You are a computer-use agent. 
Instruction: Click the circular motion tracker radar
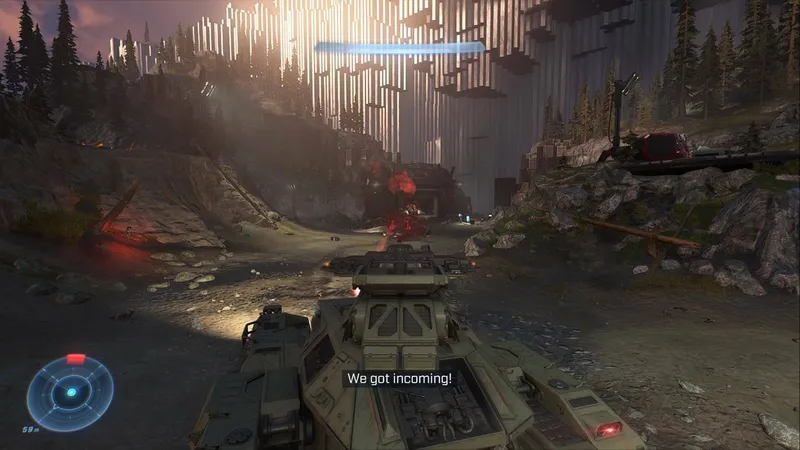(70, 392)
